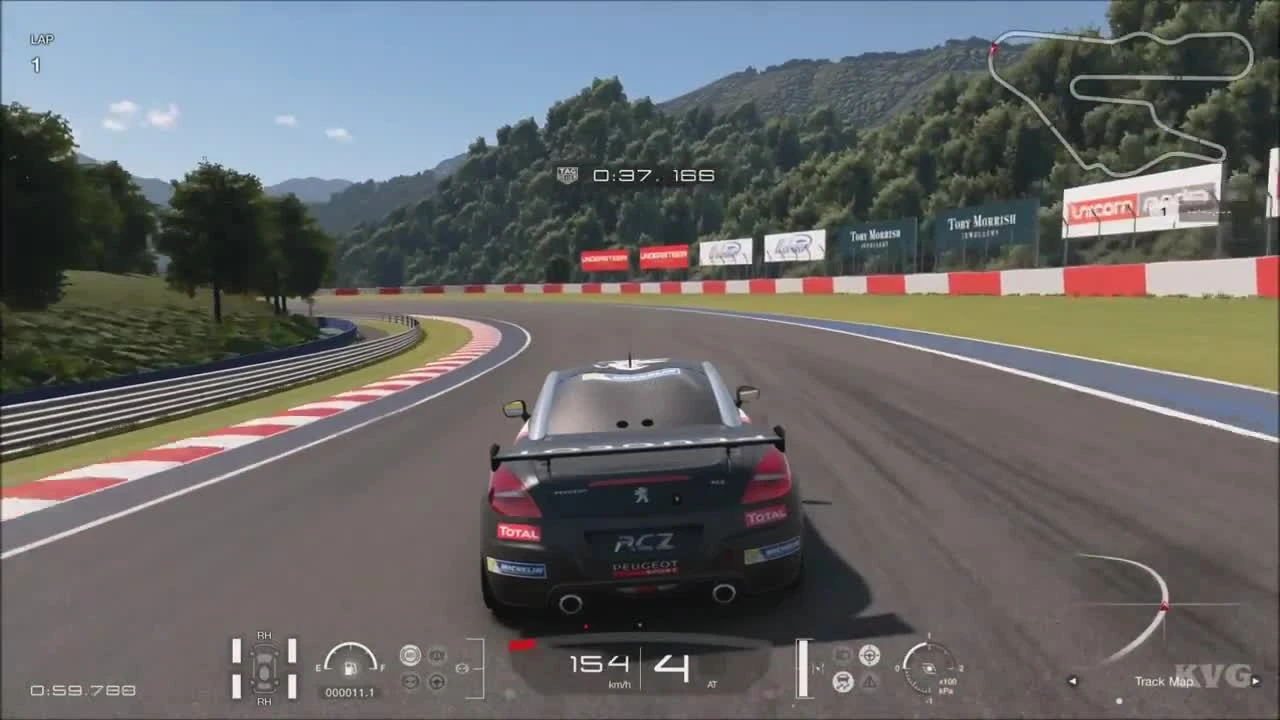This screenshot has width=1280, height=720.
Task: Click the LAP 1 counter display
Action: [x=36, y=50]
